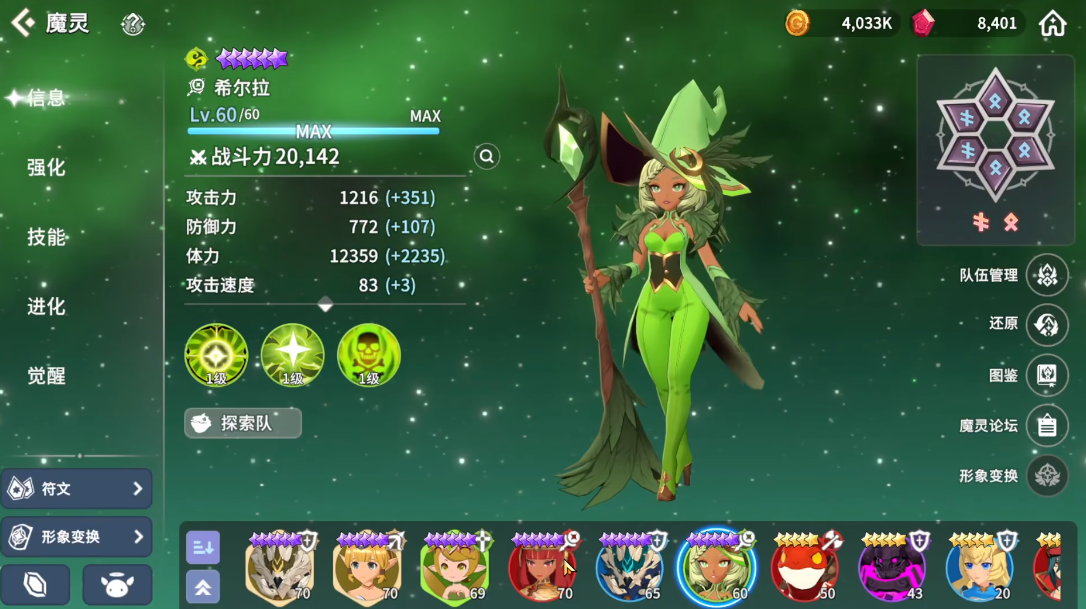This screenshot has height=609, width=1086.
Task: Select the 进化 tab
Action: (46, 306)
